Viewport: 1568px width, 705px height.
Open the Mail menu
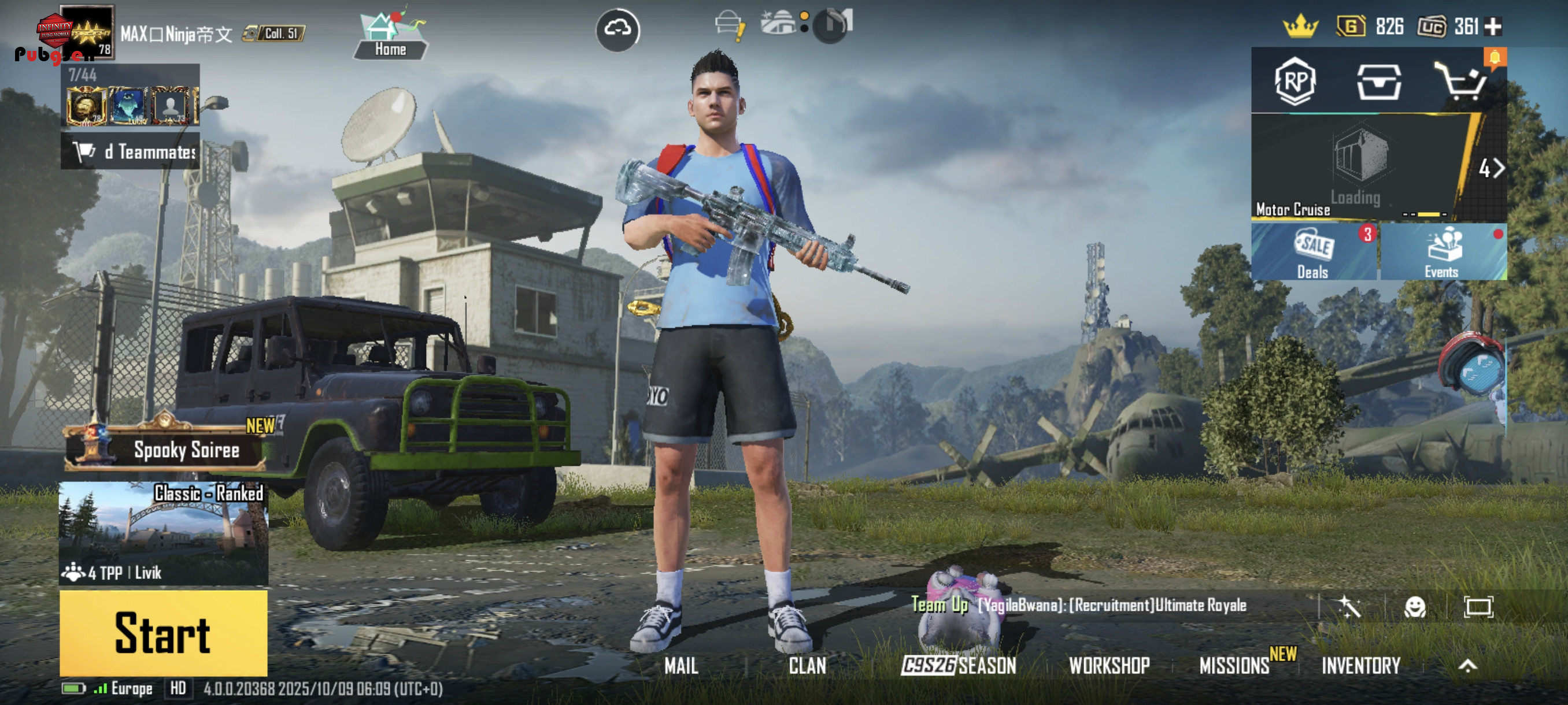(681, 666)
